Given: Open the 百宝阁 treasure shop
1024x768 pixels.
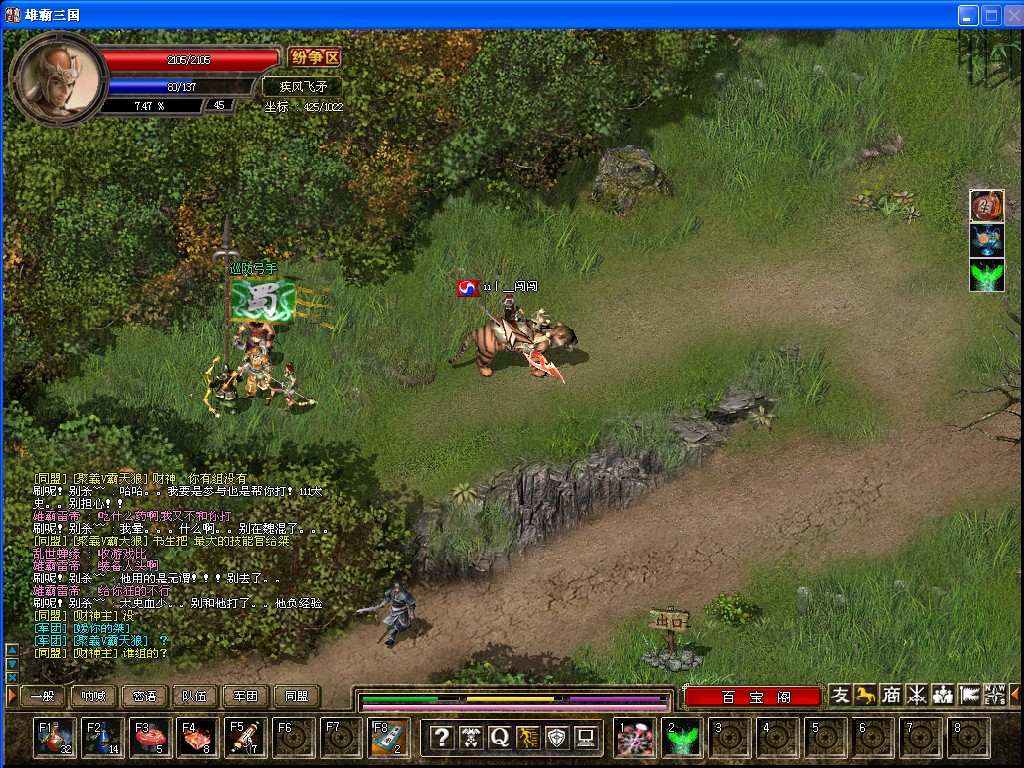Looking at the screenshot, I should [x=753, y=696].
